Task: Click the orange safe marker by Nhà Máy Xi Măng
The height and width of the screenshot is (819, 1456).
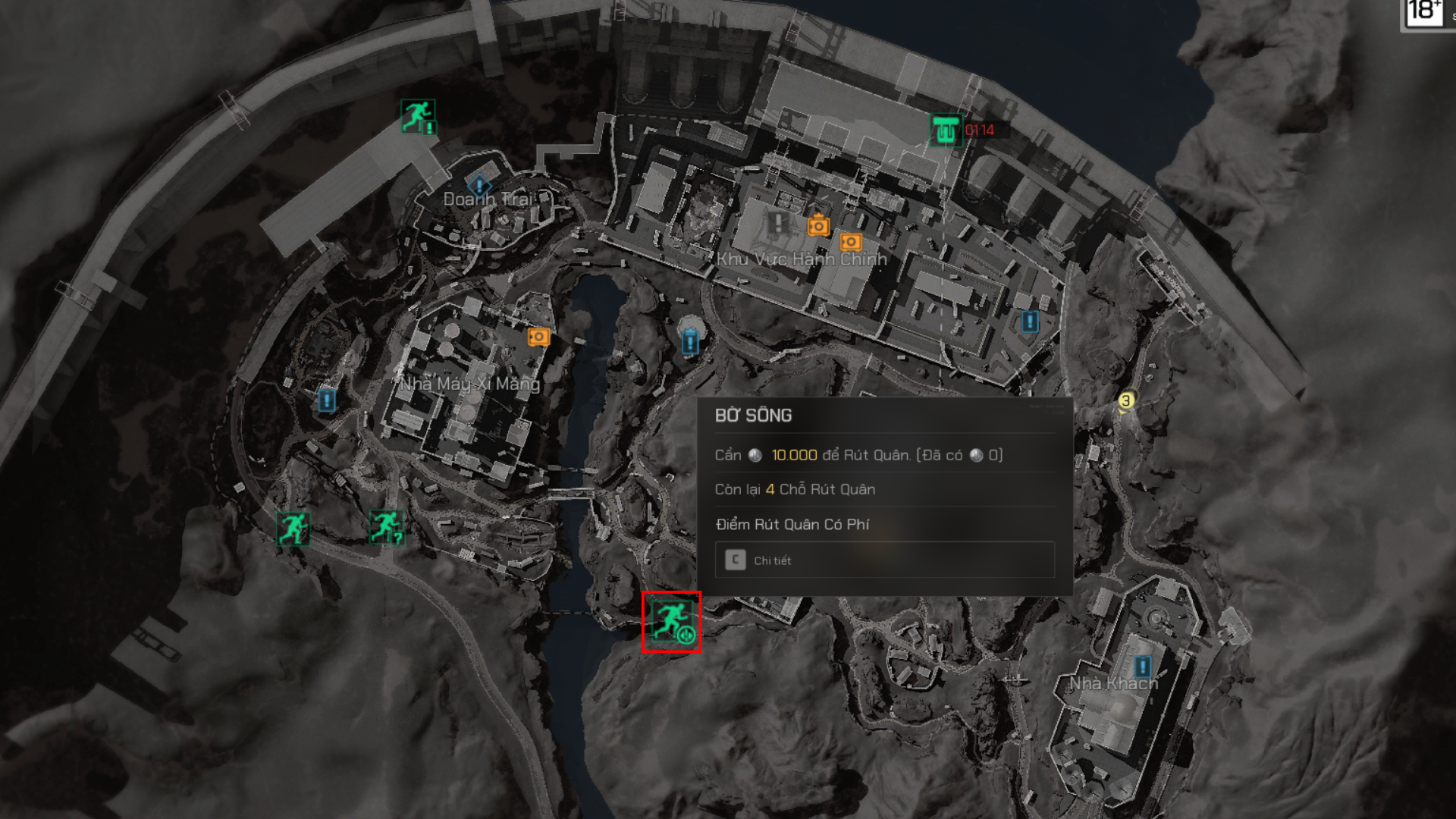Action: tap(538, 336)
